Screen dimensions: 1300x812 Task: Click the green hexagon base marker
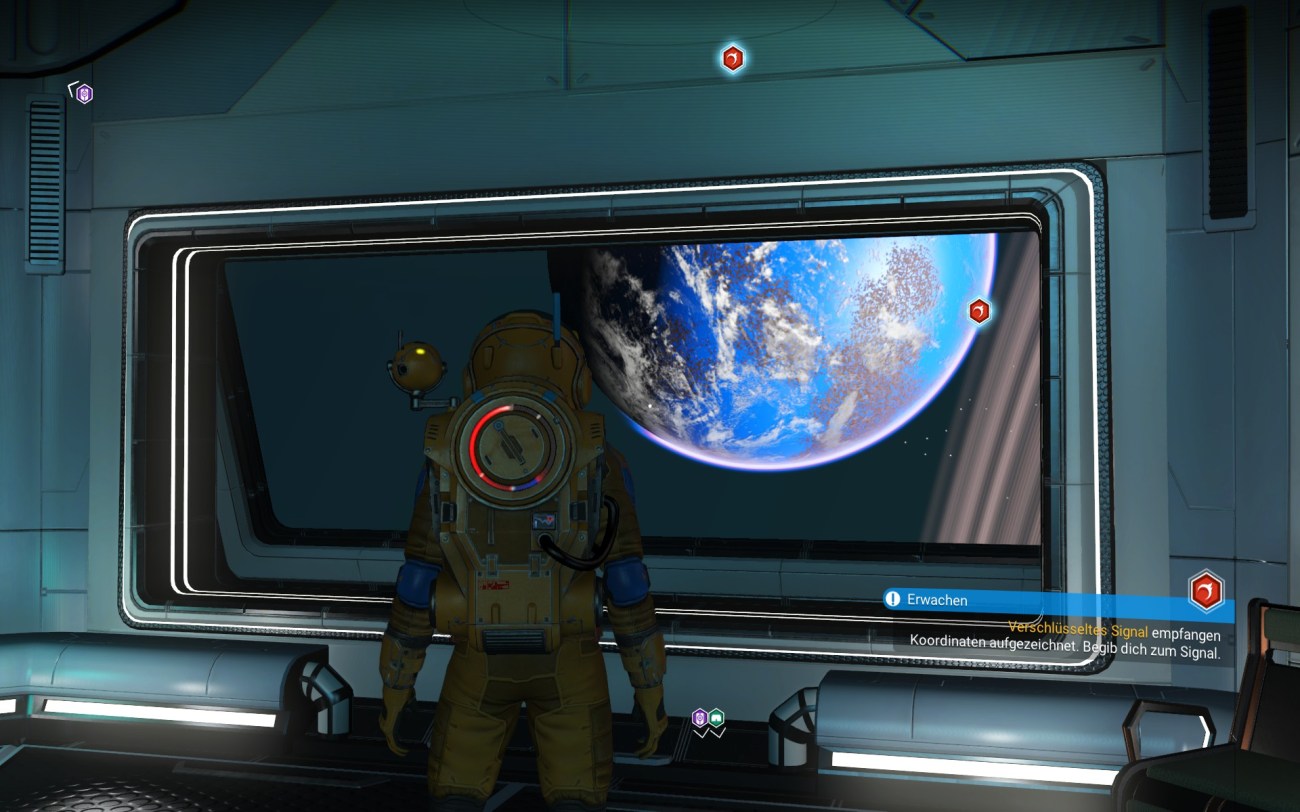[716, 717]
